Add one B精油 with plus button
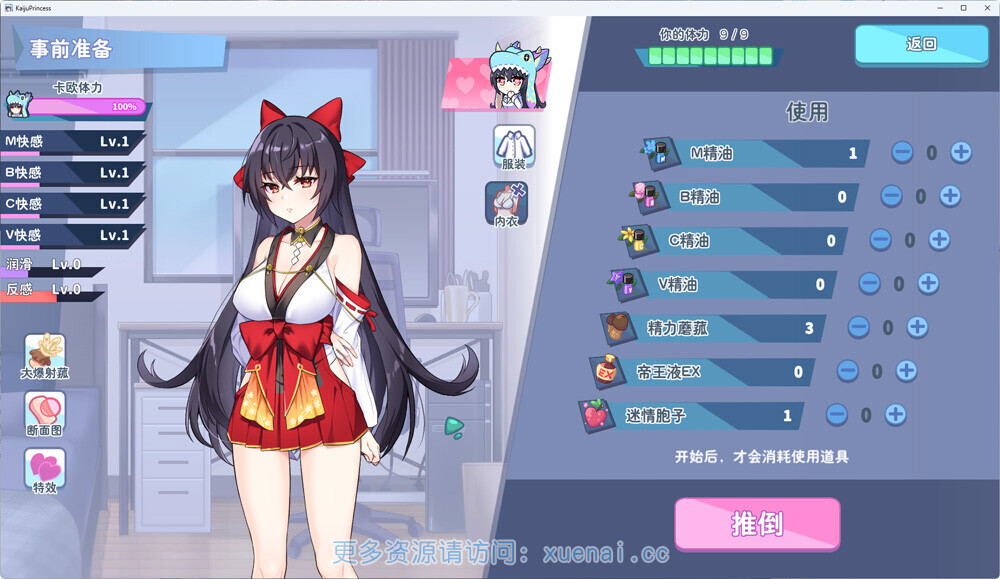 pos(950,196)
